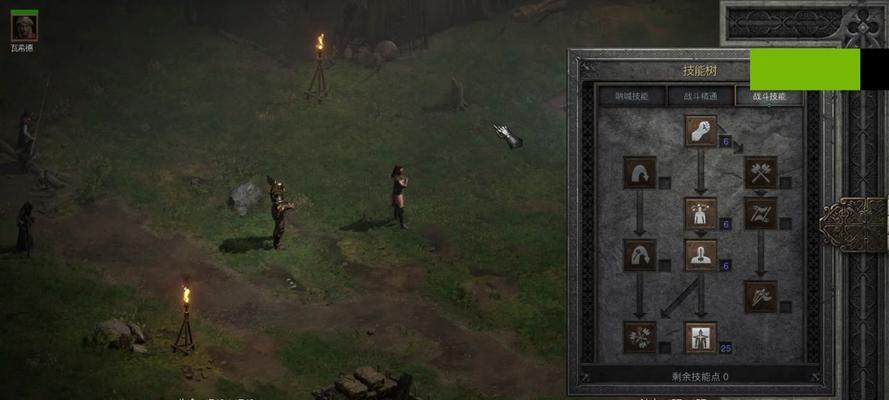Viewport: 889px width, 400px height.
Task: Click the Berserk skill with 25 points
Action: point(700,337)
